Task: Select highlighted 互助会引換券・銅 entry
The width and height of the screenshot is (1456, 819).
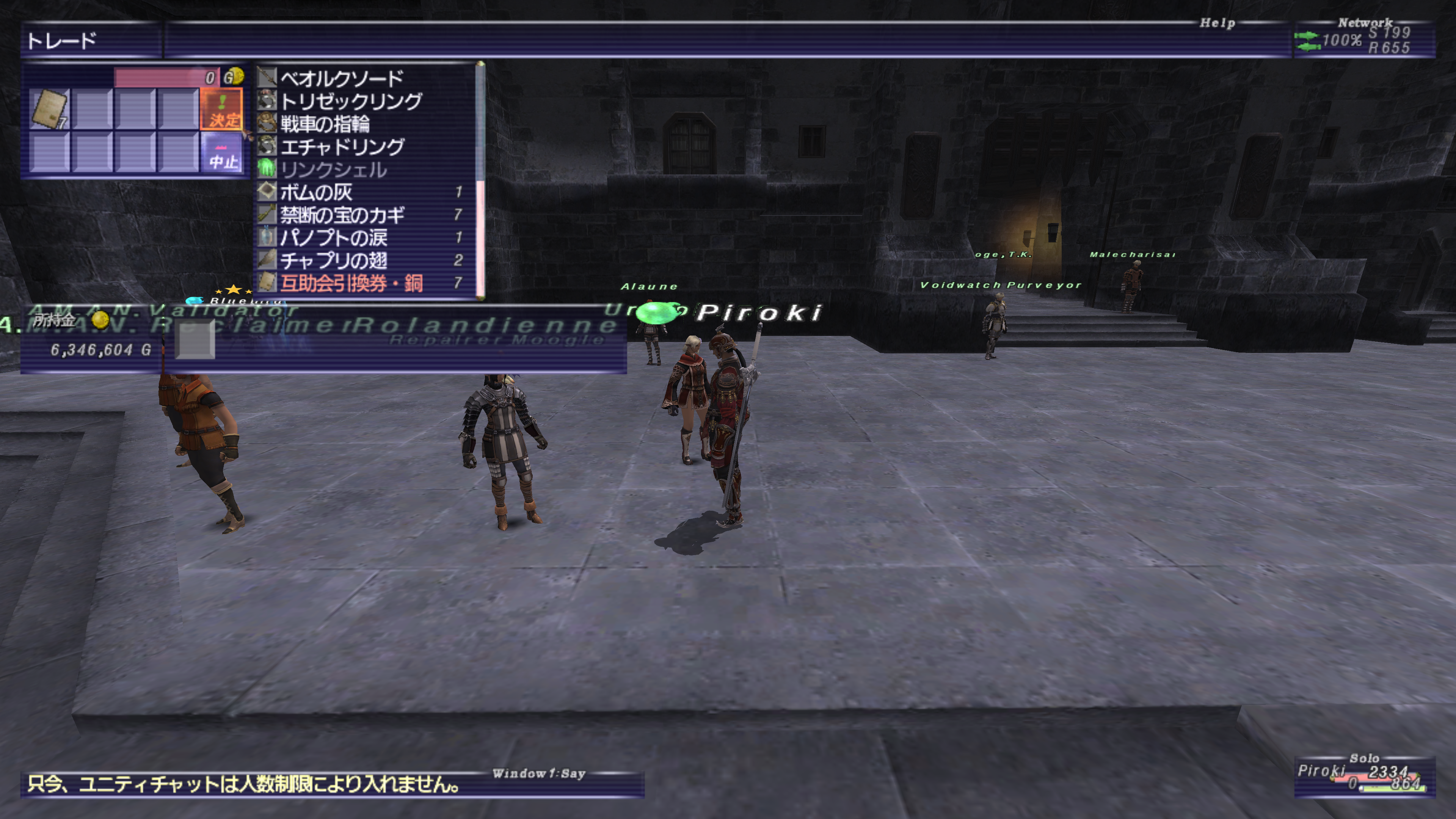Action: point(351,282)
